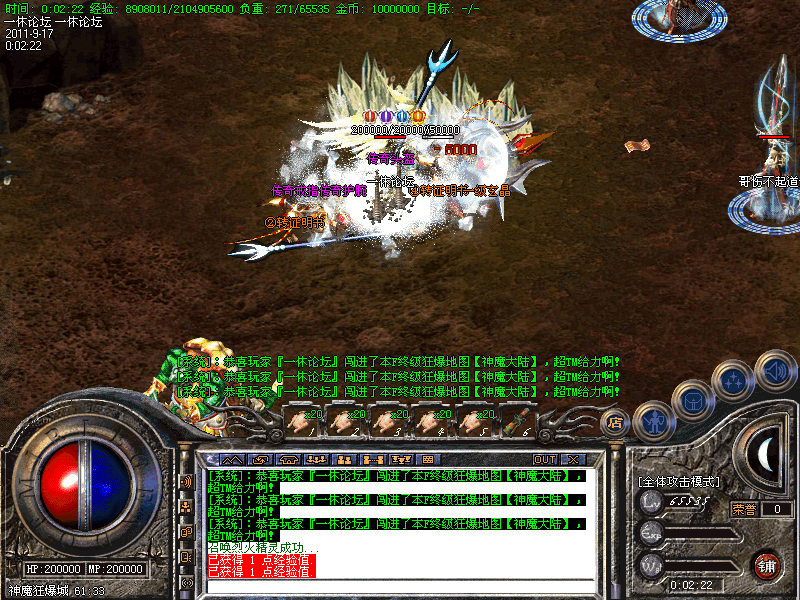Screen dimensions: 800x600
Task: Use the item in belt slot 3
Action: click(x=387, y=422)
